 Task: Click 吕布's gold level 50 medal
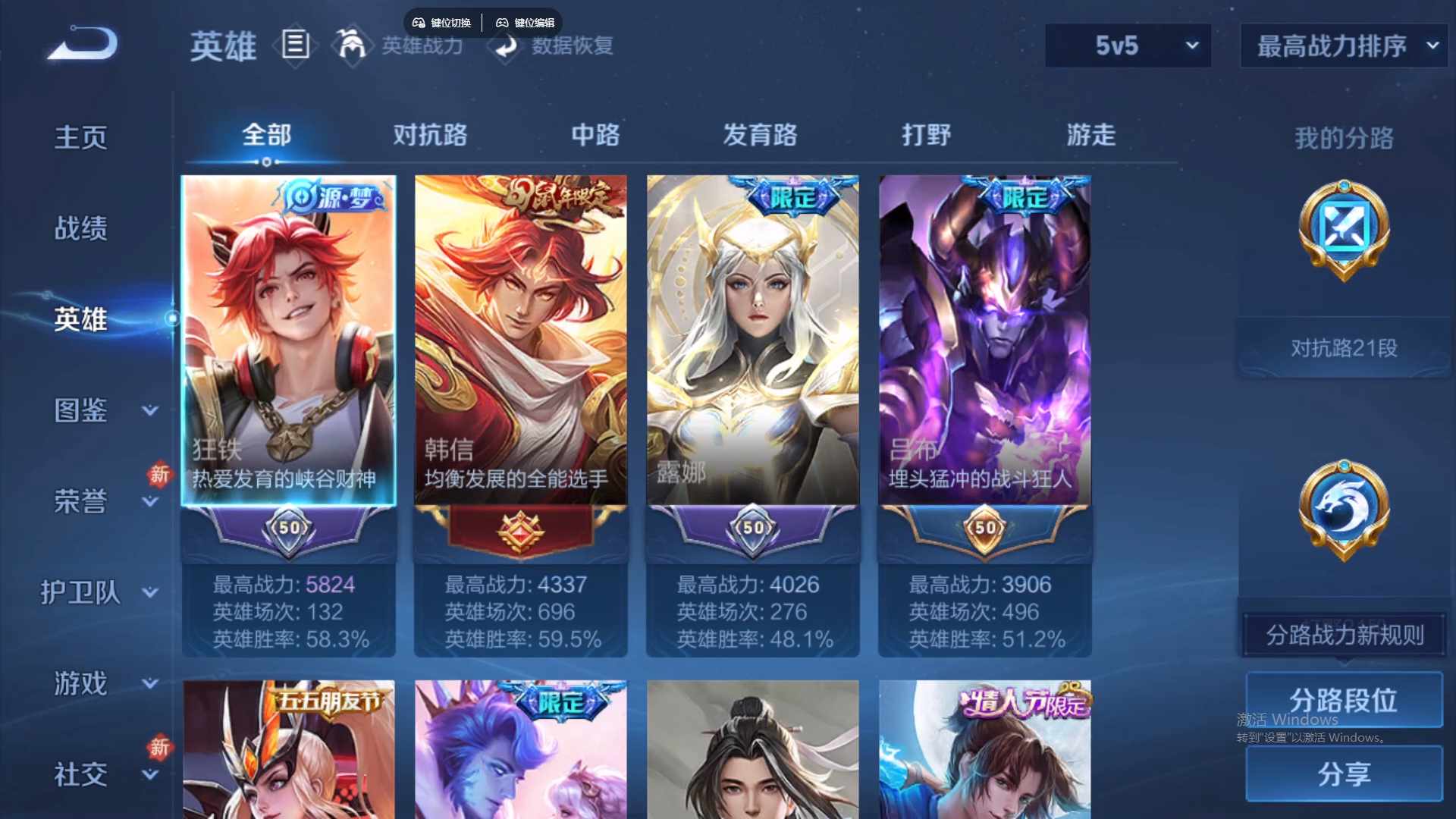click(984, 529)
